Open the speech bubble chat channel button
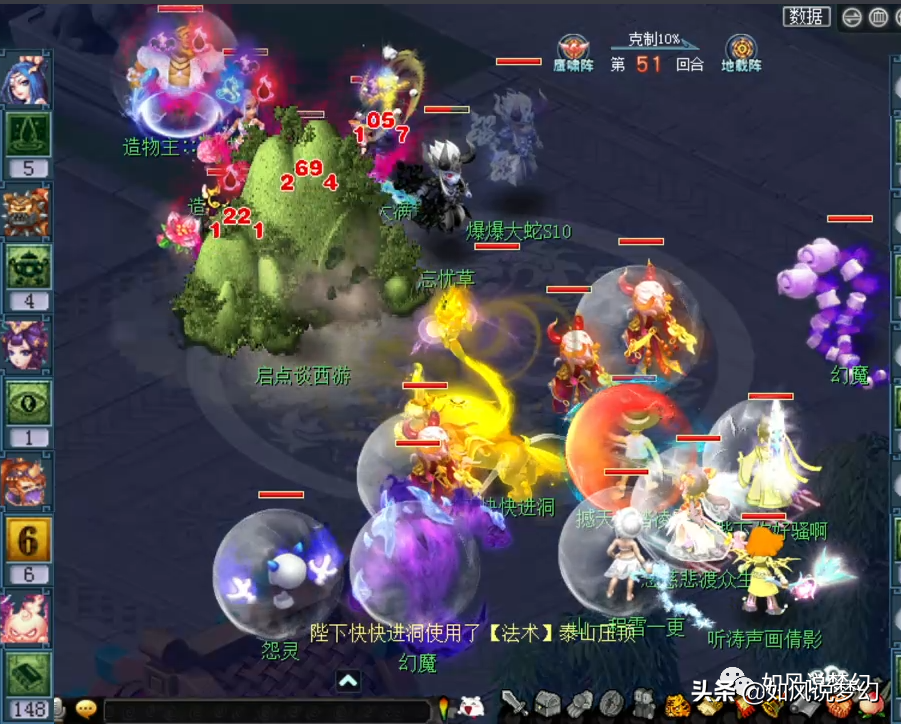 click(87, 709)
